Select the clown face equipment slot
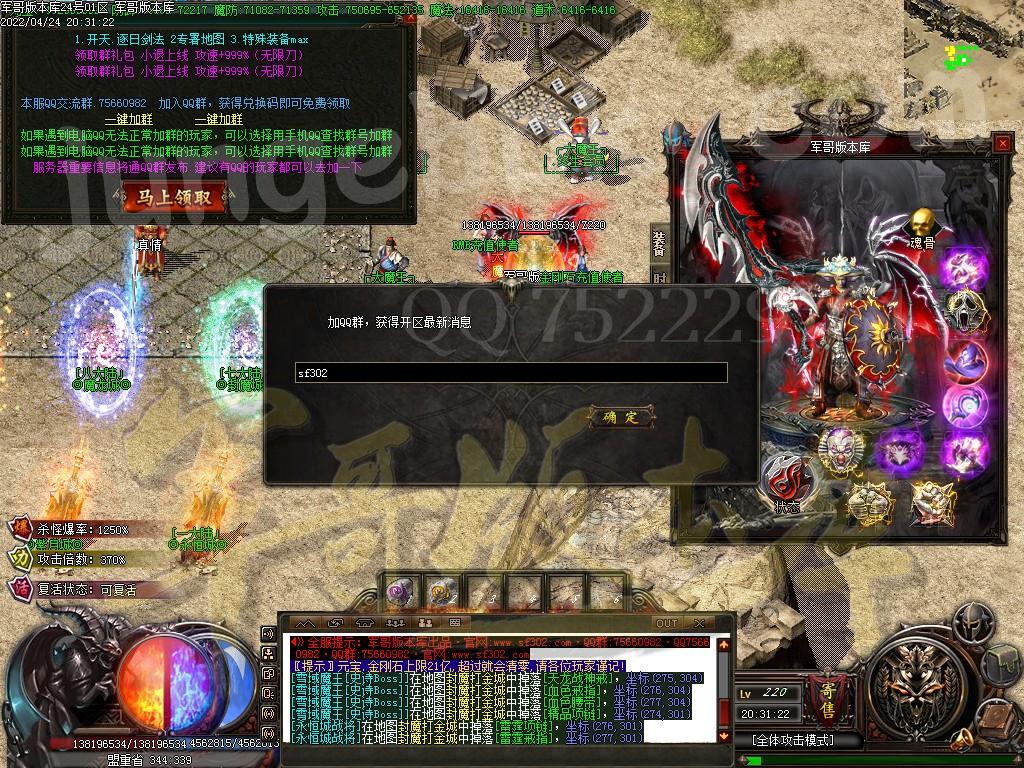This screenshot has width=1024, height=768. pos(841,448)
